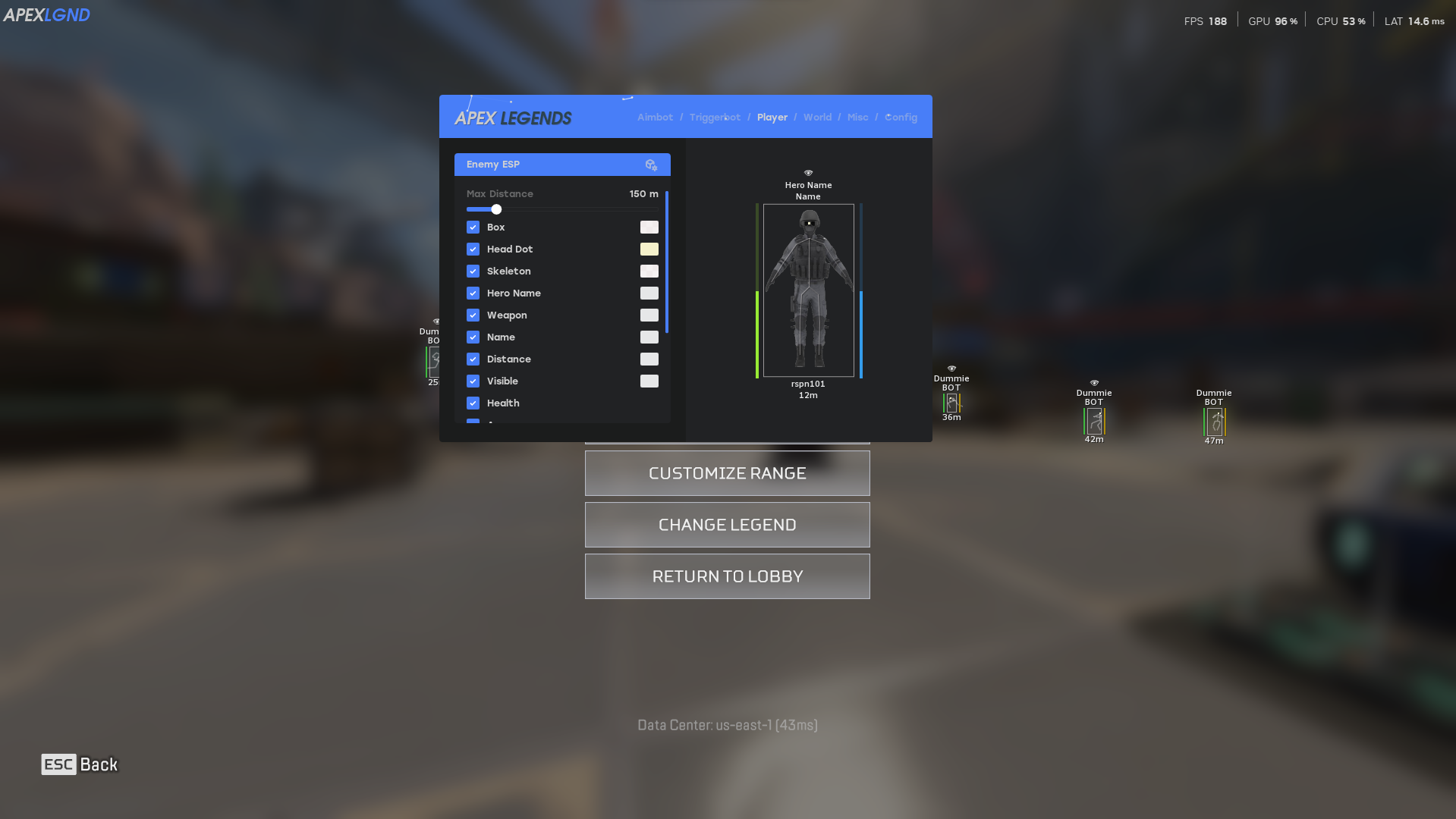
Task: Disable the Health ESP checkbox
Action: 473,403
